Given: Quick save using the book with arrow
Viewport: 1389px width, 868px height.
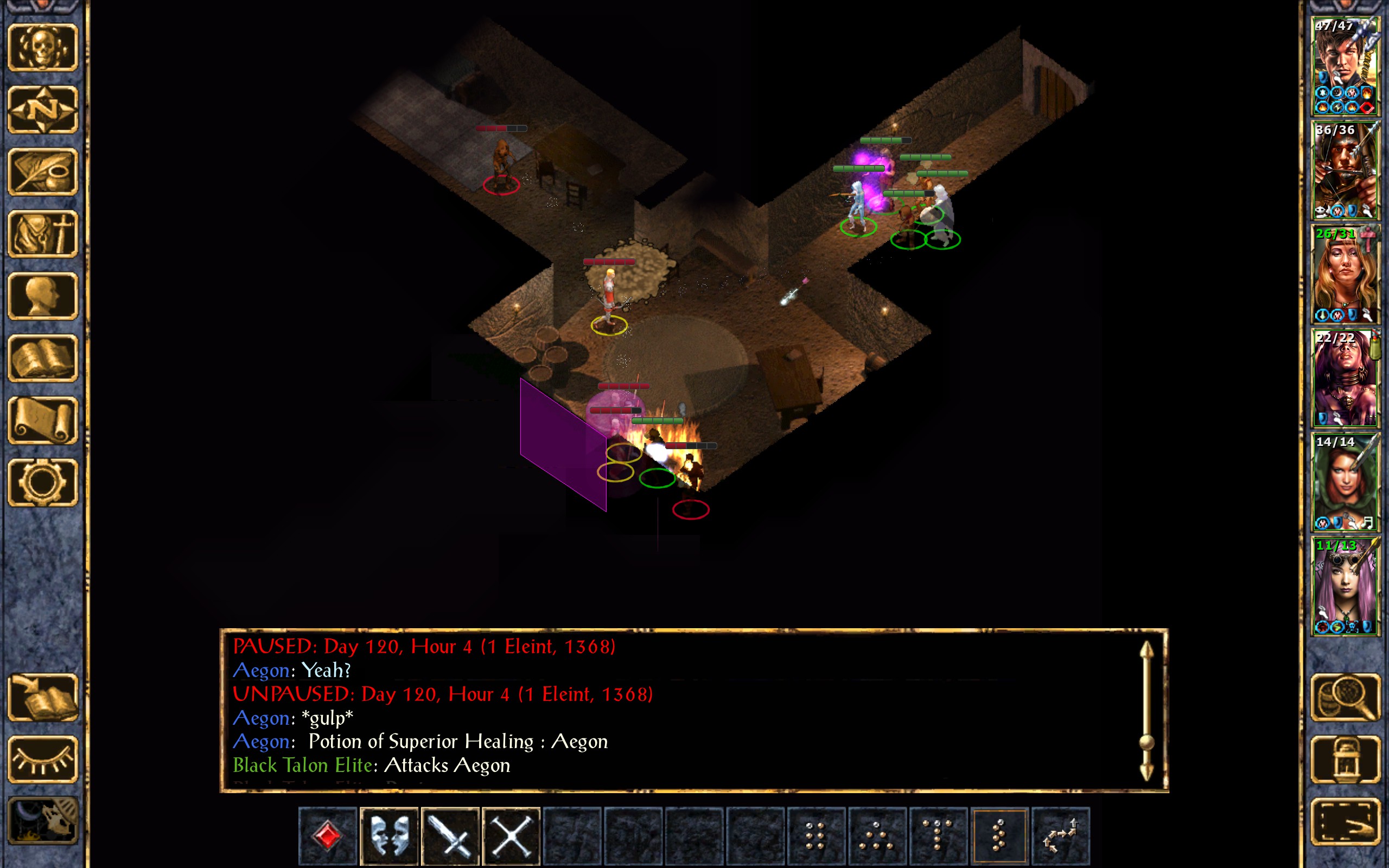Looking at the screenshot, I should coord(43,697).
